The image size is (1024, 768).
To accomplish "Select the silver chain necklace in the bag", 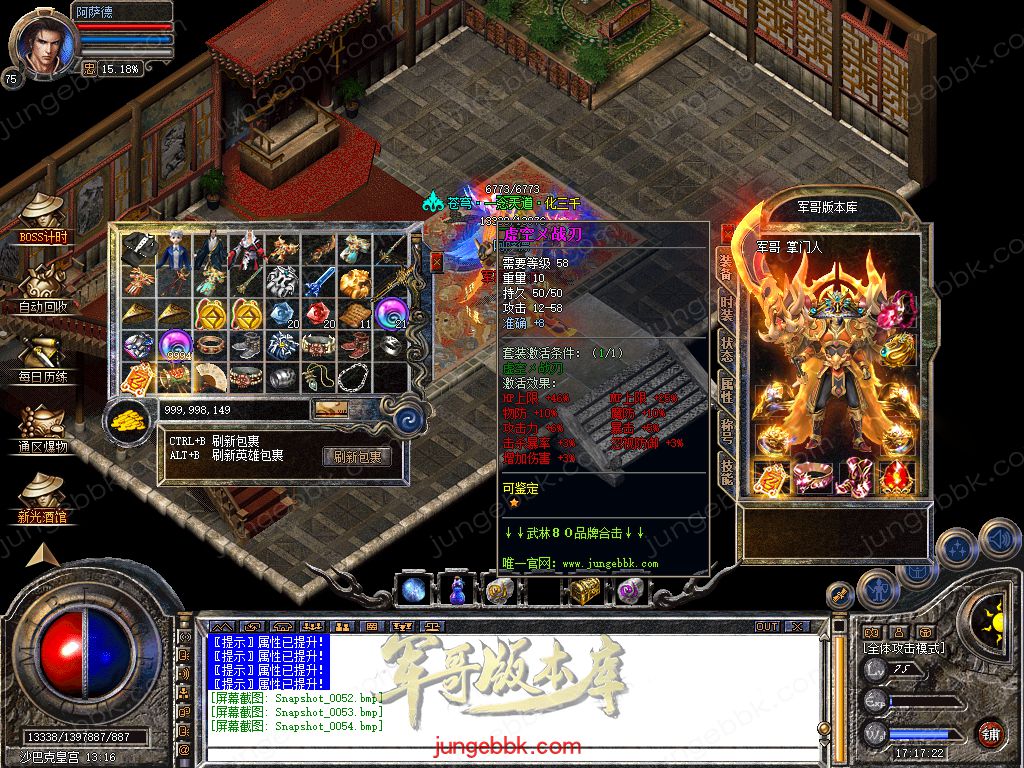I will click(354, 378).
